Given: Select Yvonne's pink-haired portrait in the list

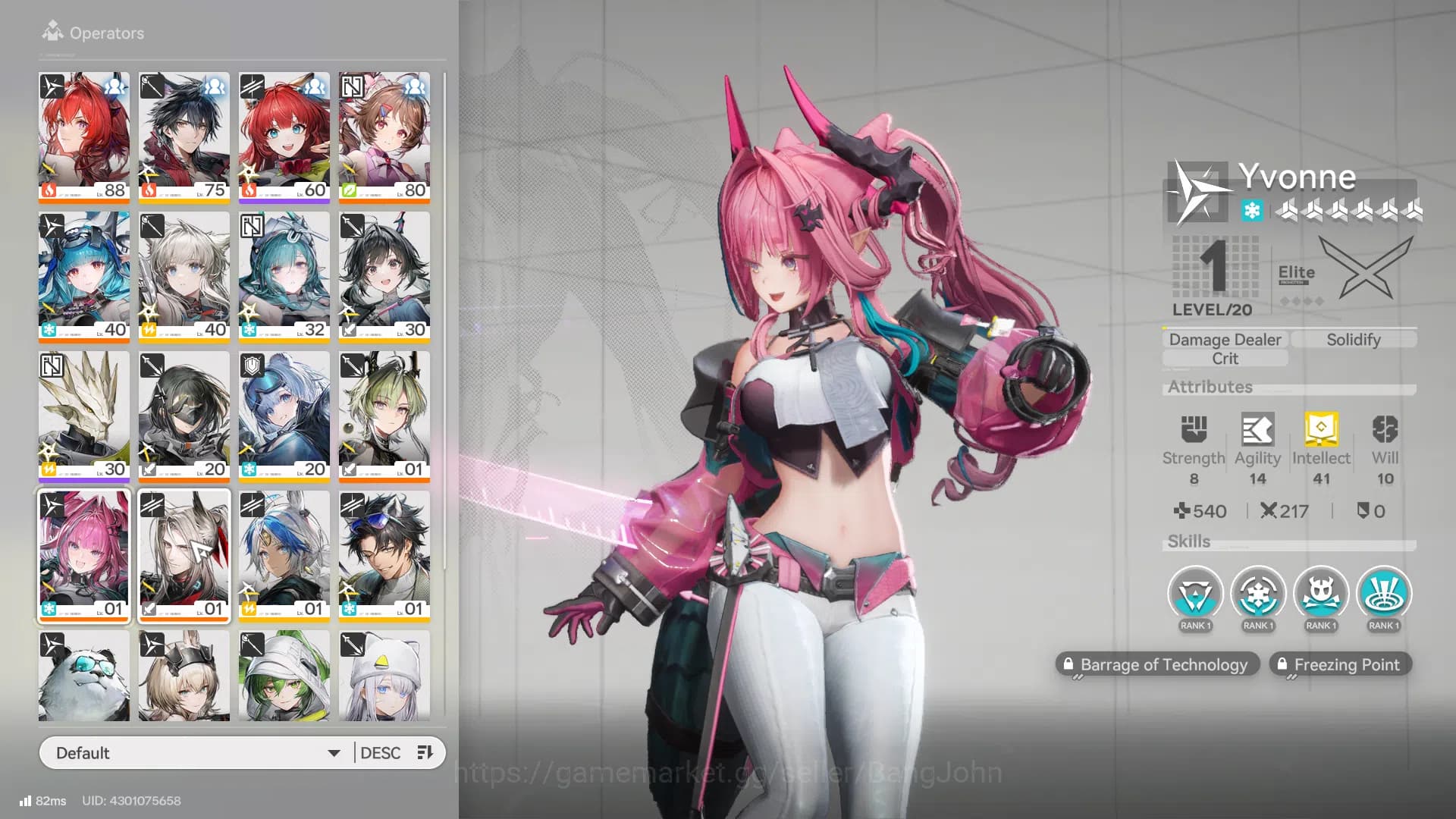Looking at the screenshot, I should click(x=83, y=556).
